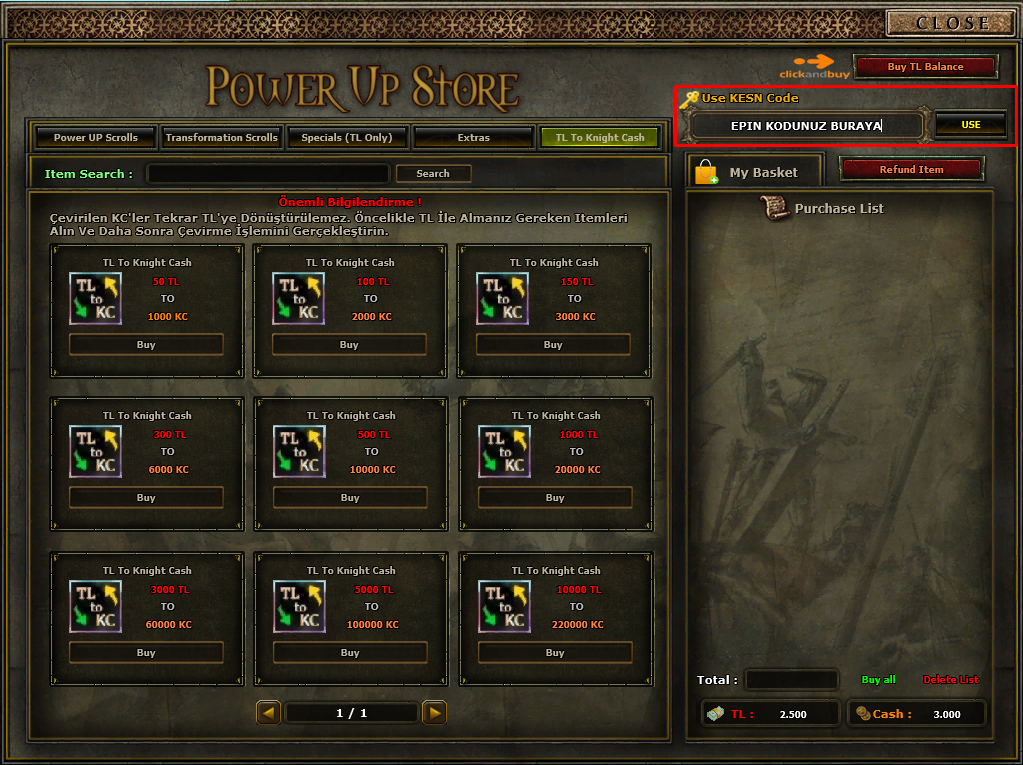Redeem the code with the USE button
This screenshot has width=1023, height=765.
[x=970, y=125]
